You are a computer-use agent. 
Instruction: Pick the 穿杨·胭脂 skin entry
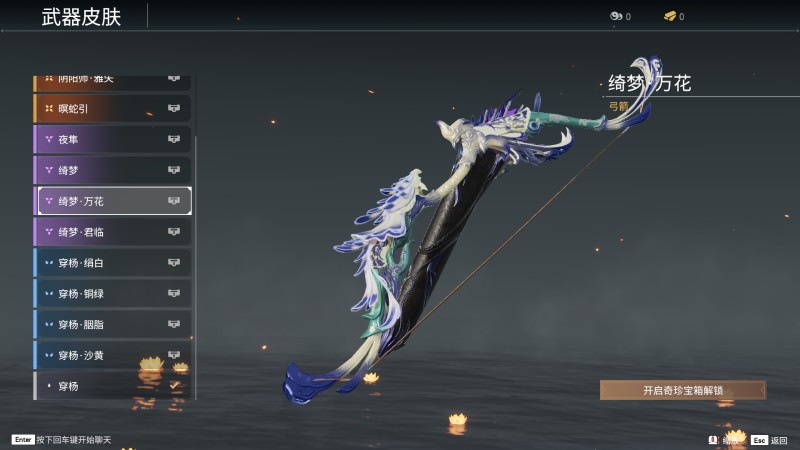click(112, 325)
